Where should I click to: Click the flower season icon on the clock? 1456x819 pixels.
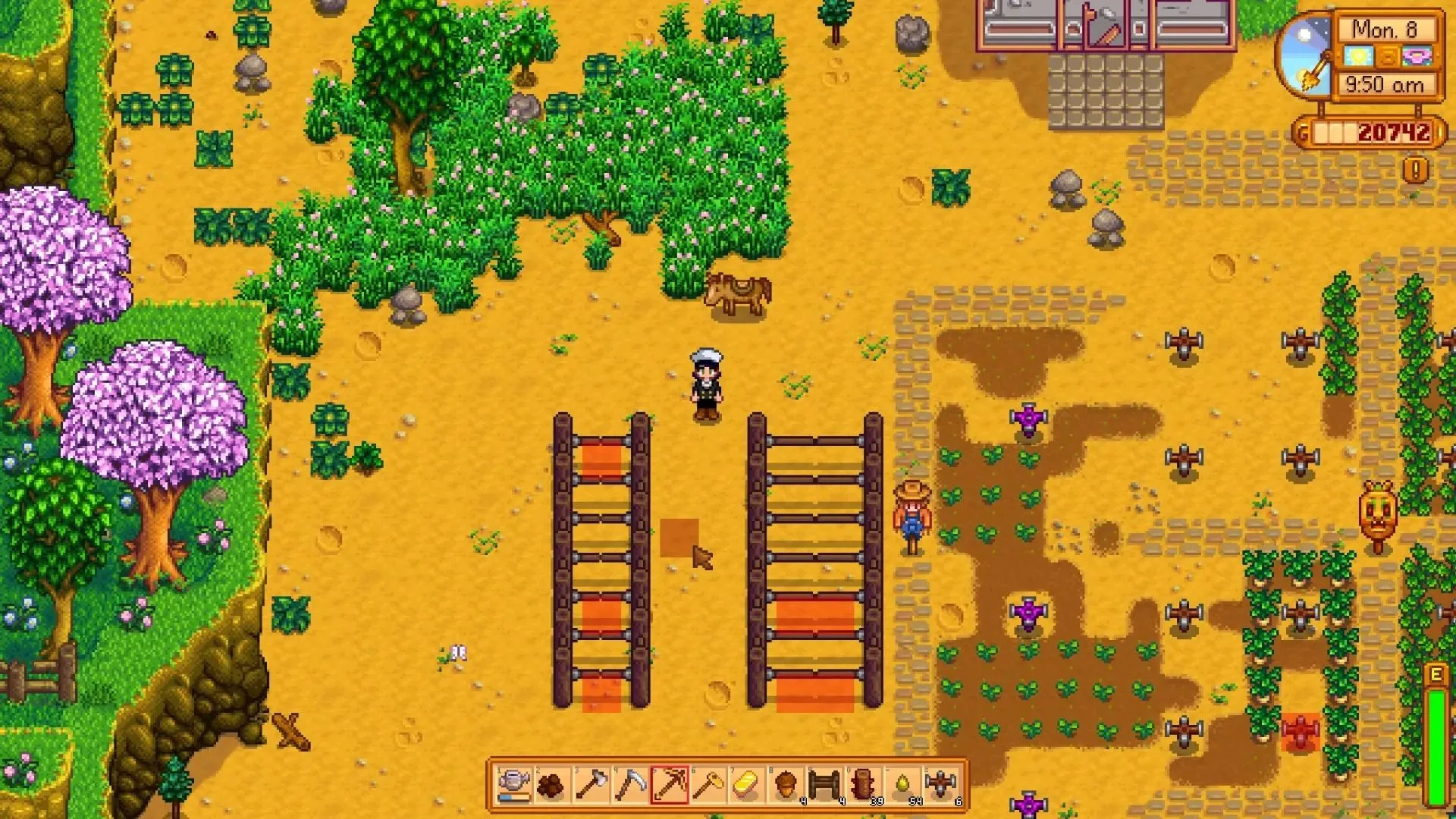[x=1417, y=56]
